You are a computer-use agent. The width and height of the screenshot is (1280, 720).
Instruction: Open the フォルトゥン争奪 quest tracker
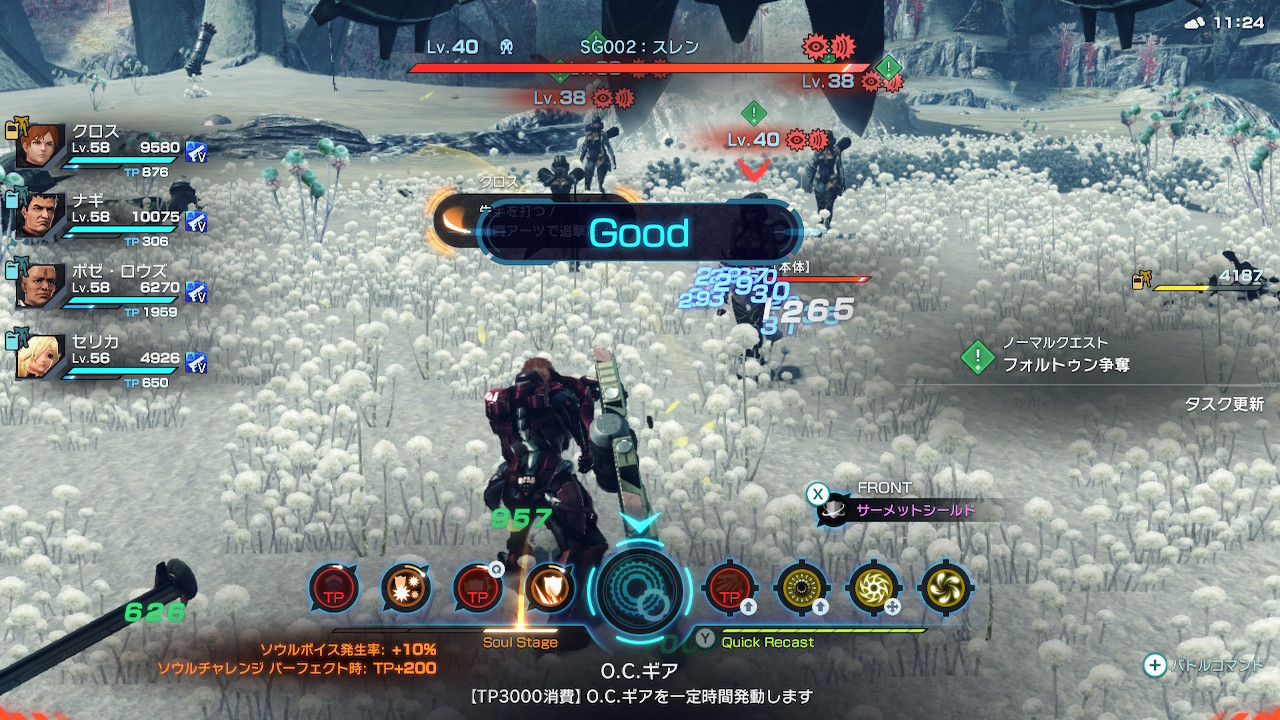coord(1066,365)
